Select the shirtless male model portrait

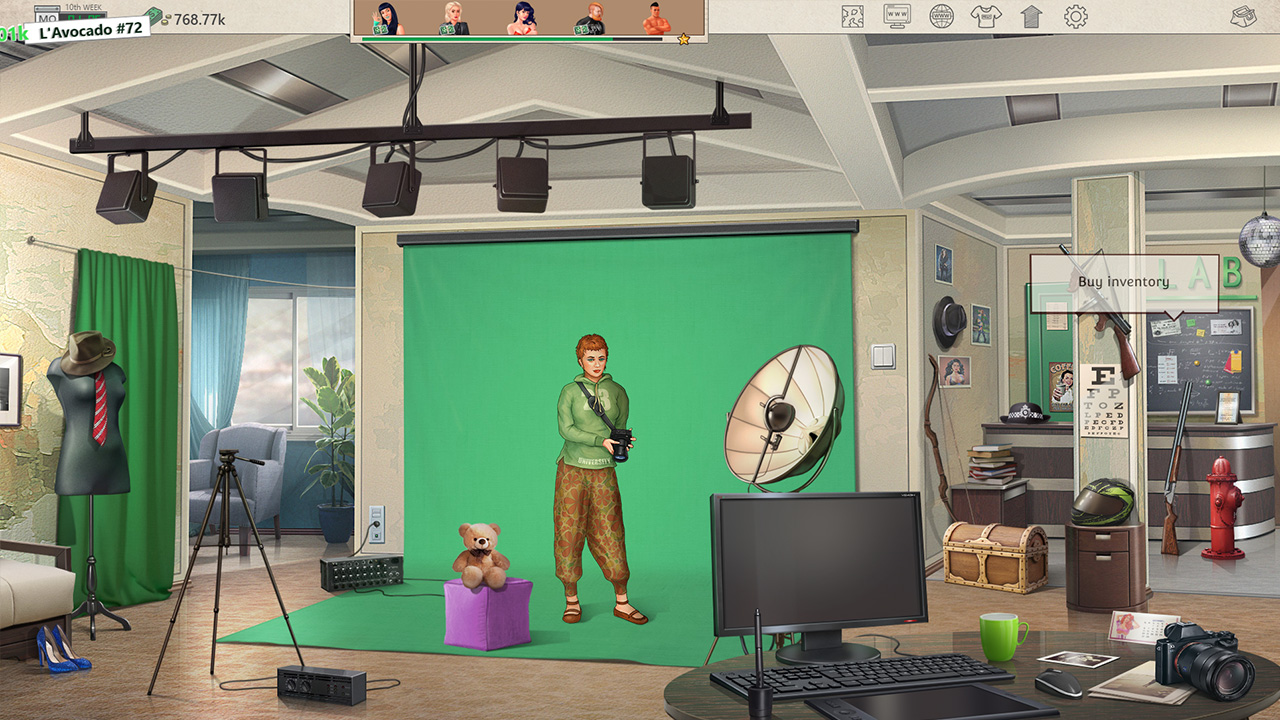click(655, 18)
